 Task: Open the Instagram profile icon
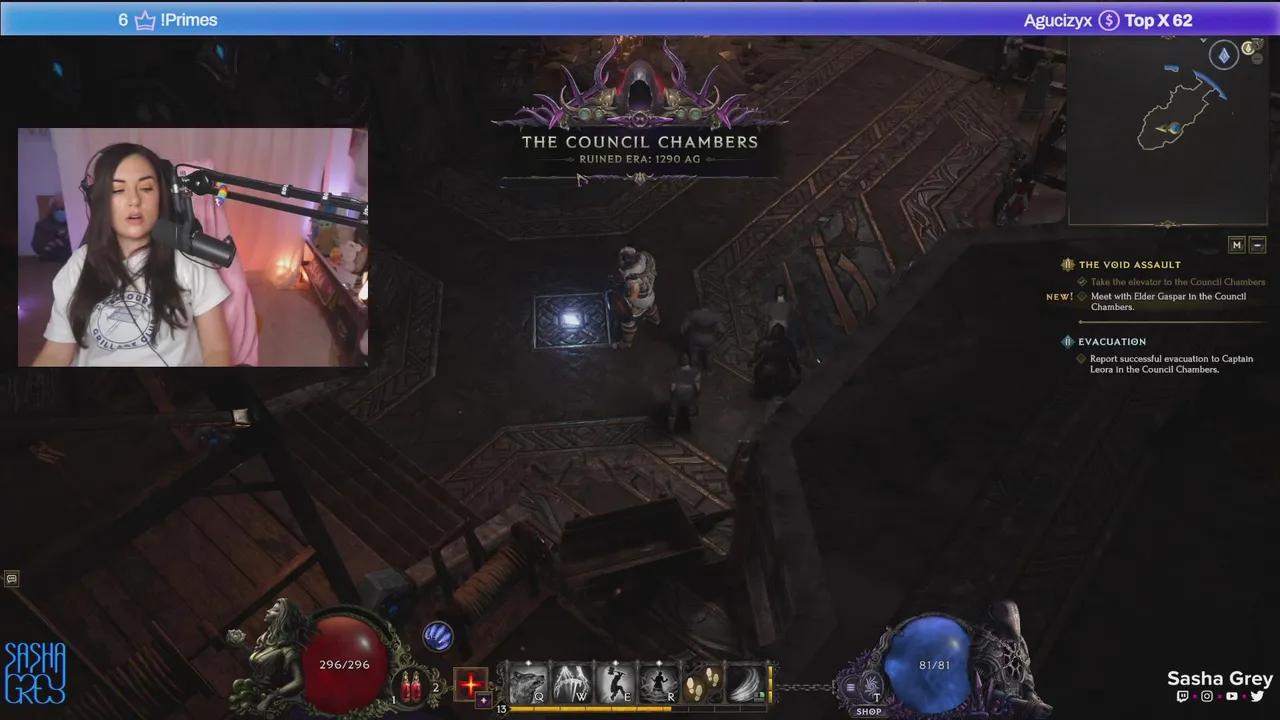point(1207,696)
